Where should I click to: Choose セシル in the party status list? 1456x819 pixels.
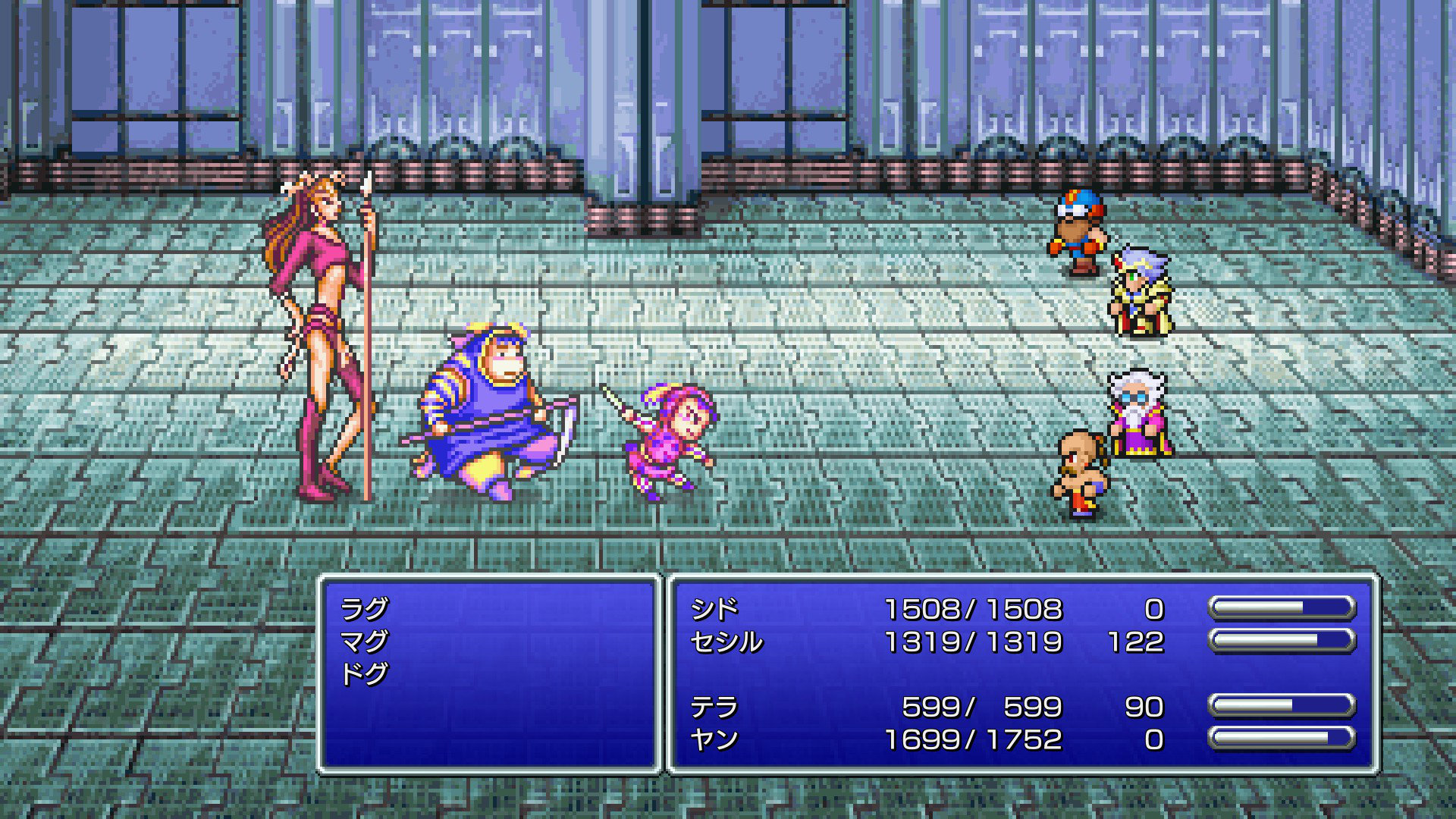726,642
